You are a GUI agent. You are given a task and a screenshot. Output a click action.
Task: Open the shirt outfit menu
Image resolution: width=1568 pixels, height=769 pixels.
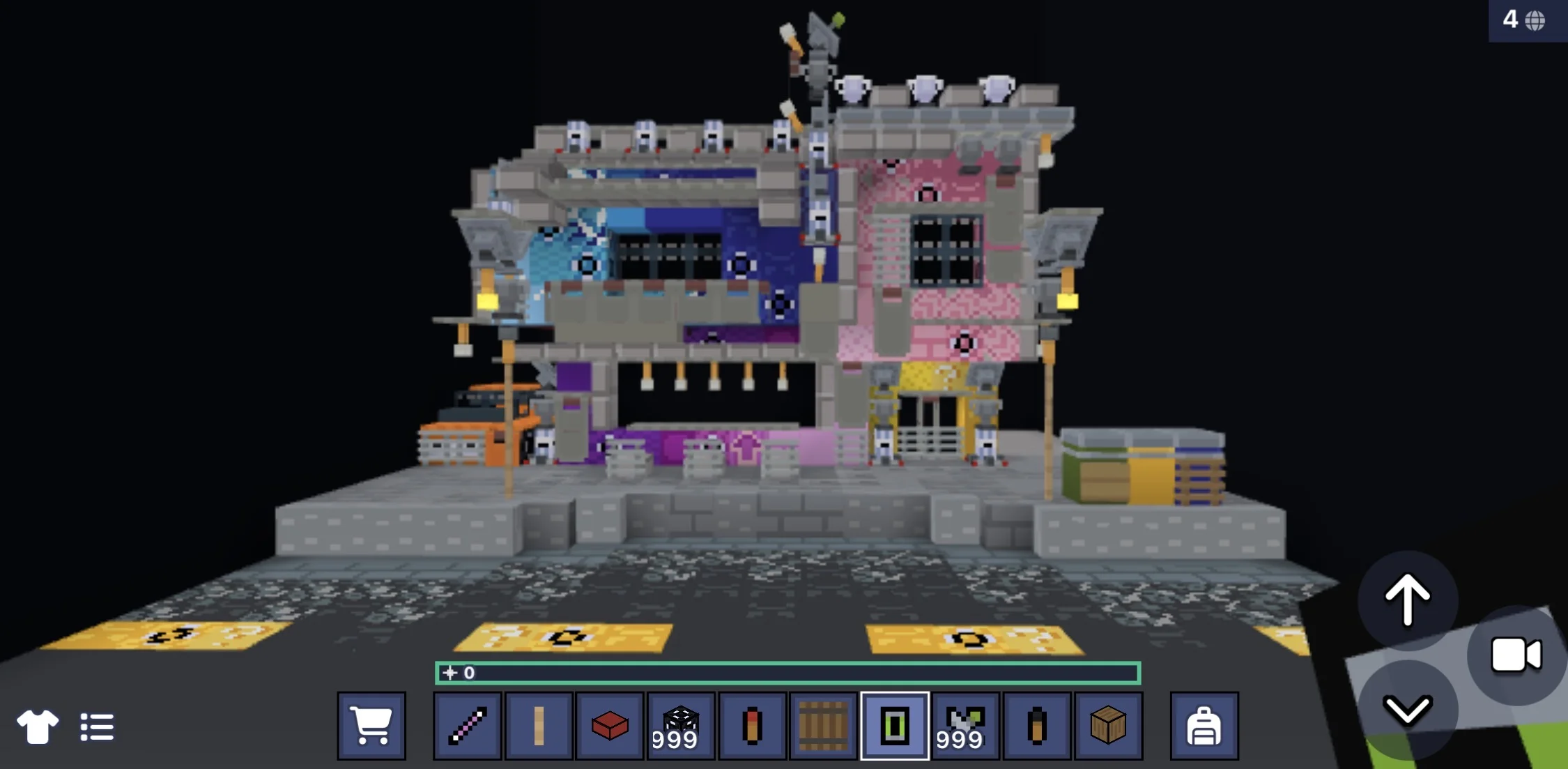[x=38, y=725]
